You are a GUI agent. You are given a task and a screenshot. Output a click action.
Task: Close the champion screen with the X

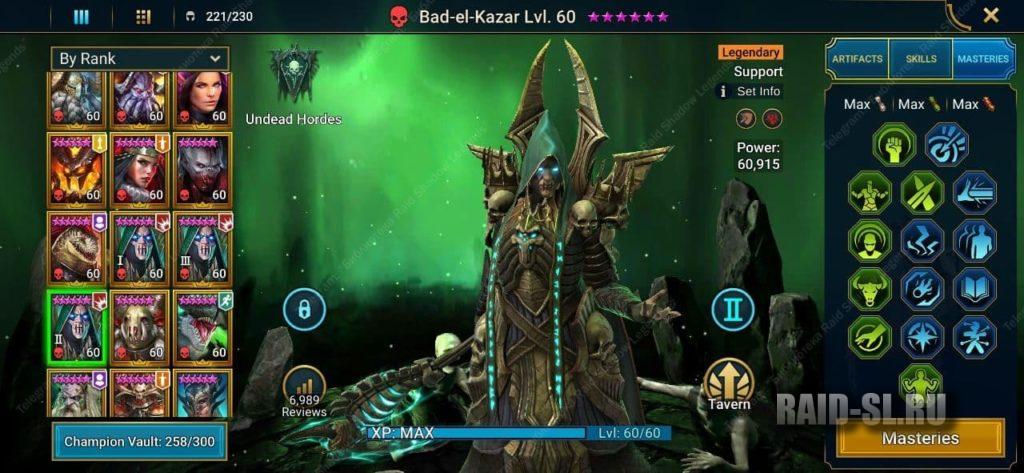click(990, 15)
